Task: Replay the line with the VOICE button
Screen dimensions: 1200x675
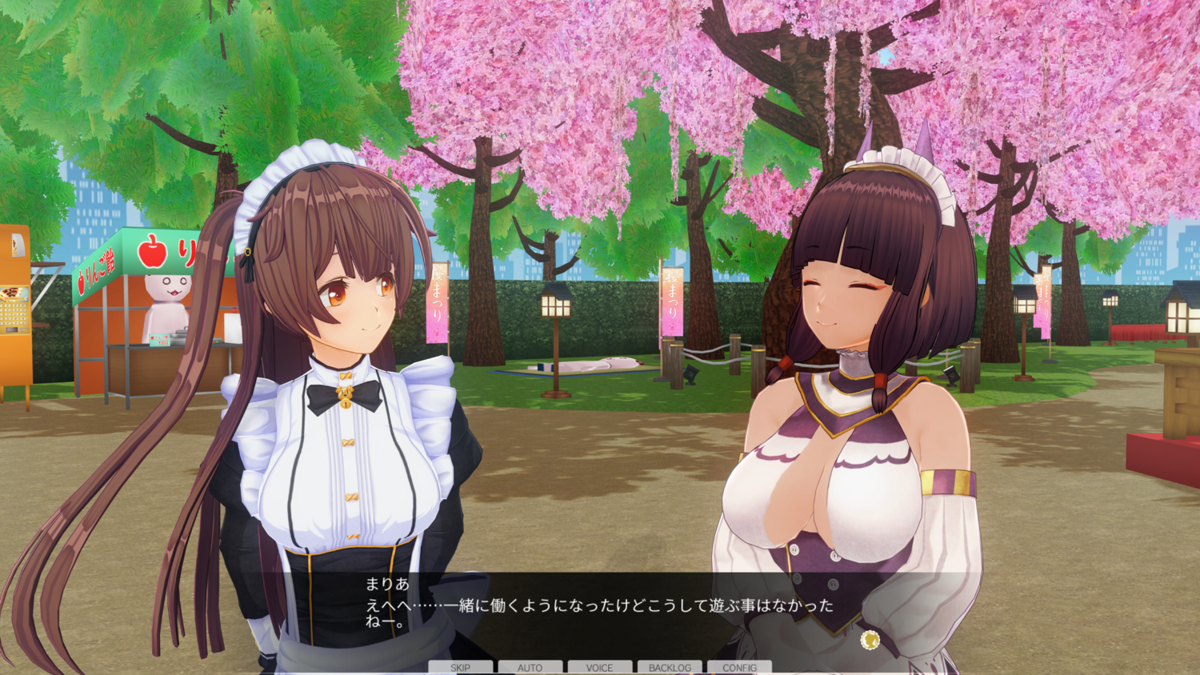Action: pos(600,667)
